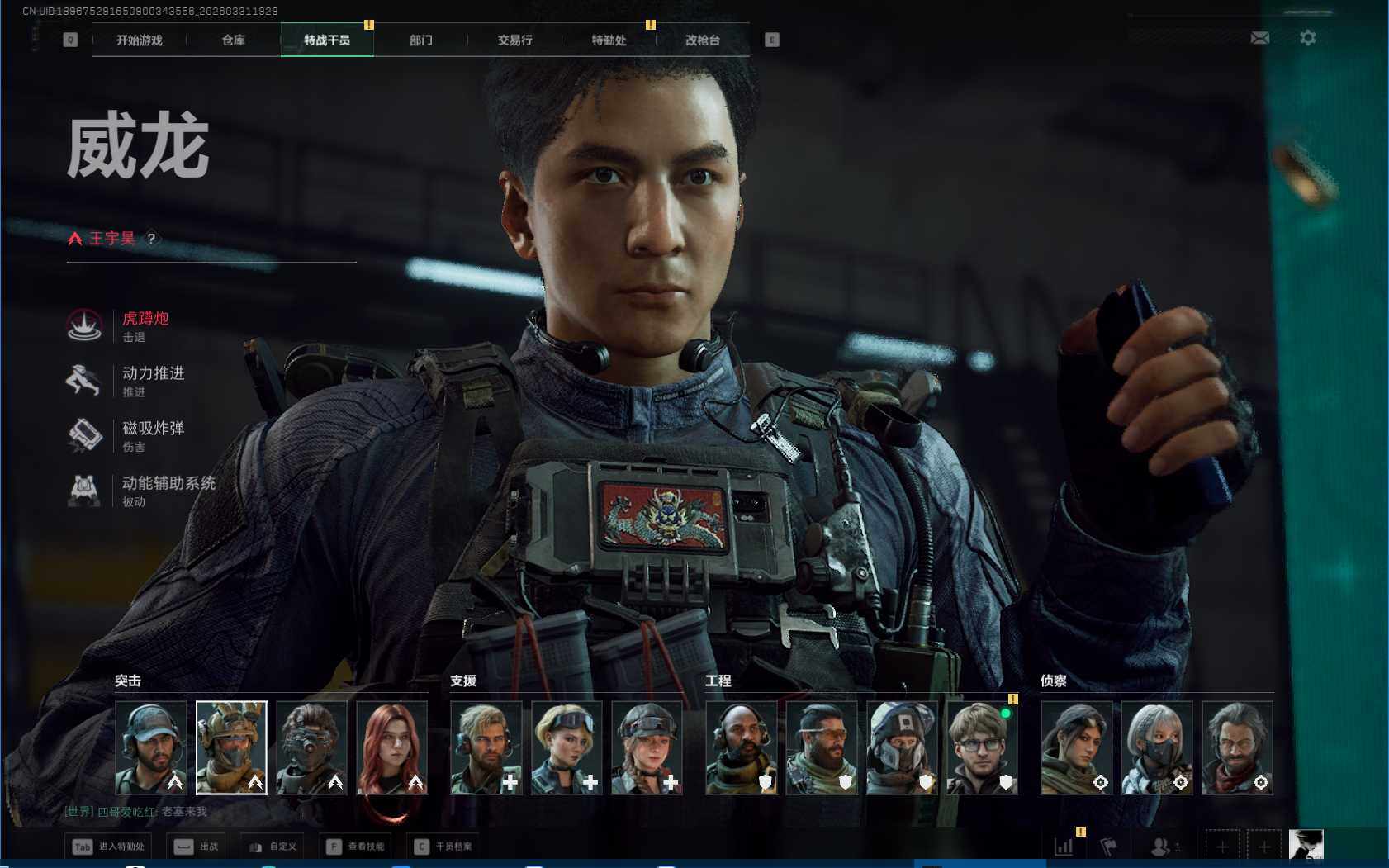Open the mail envelope icon
The image size is (1389, 868).
coord(1260,38)
